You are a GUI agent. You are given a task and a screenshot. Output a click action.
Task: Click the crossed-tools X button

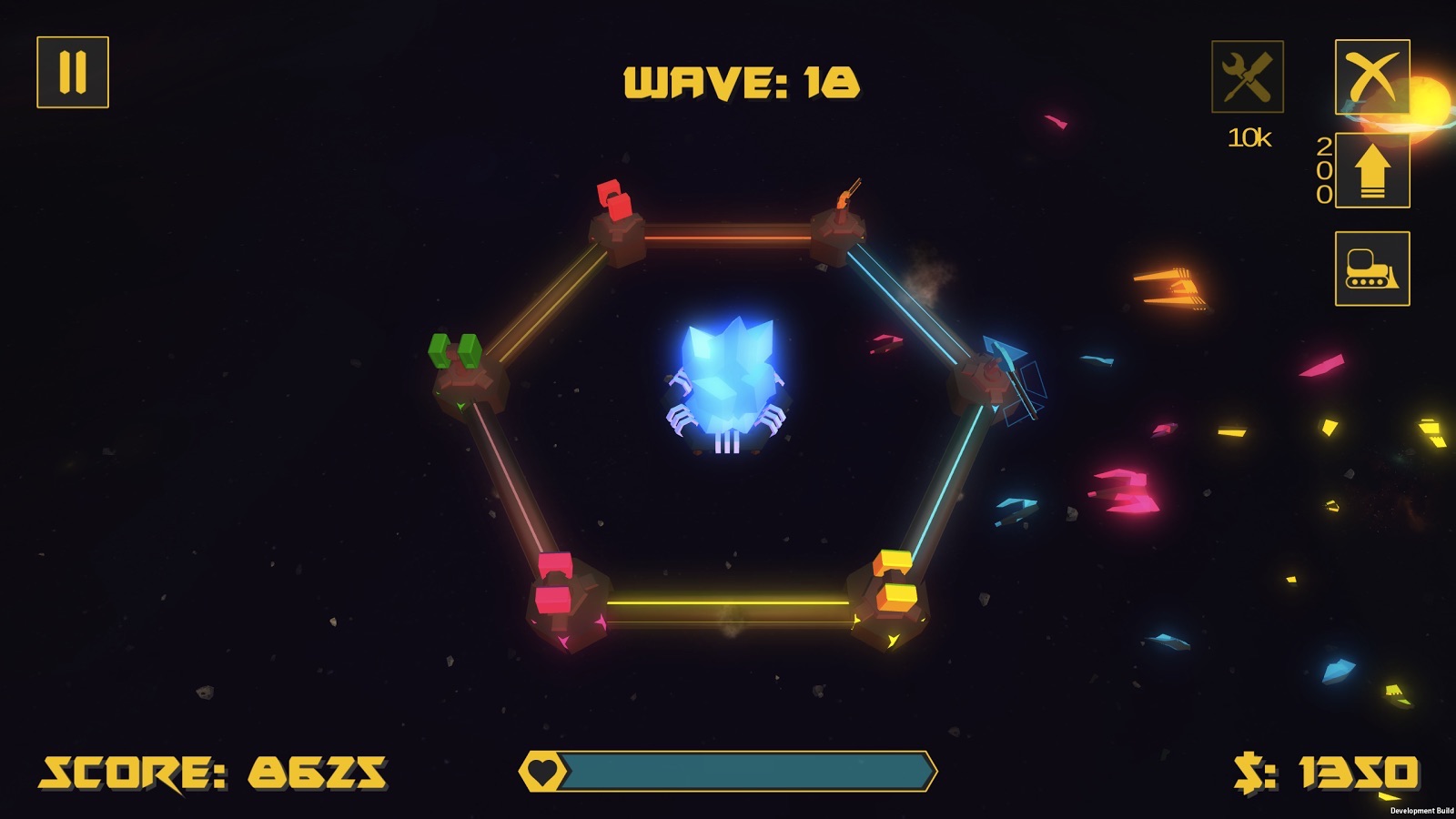(1372, 76)
